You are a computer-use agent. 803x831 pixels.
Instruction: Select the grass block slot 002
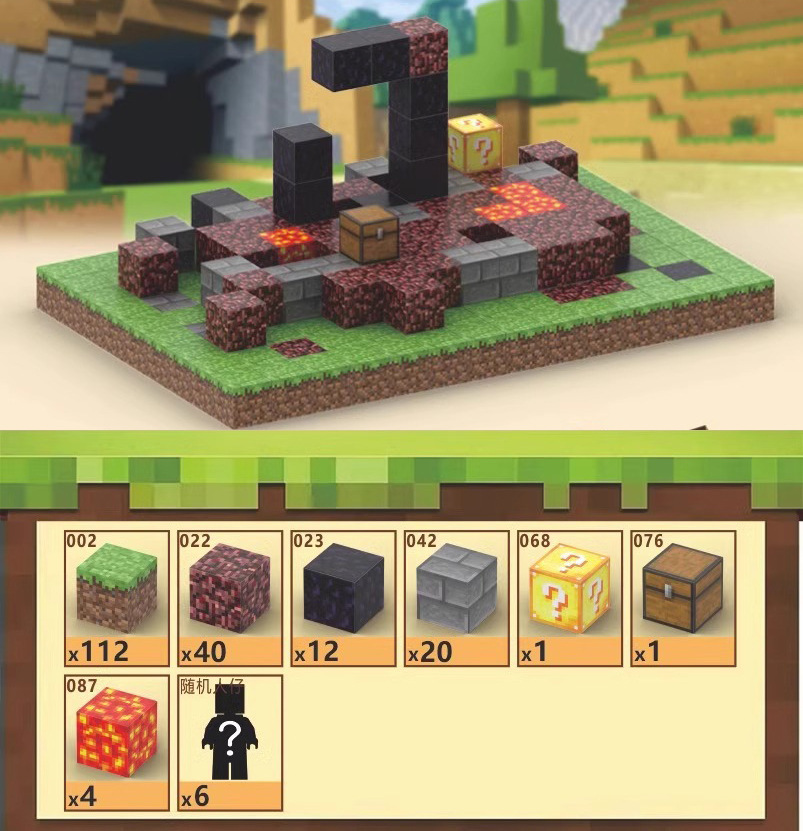117,598
